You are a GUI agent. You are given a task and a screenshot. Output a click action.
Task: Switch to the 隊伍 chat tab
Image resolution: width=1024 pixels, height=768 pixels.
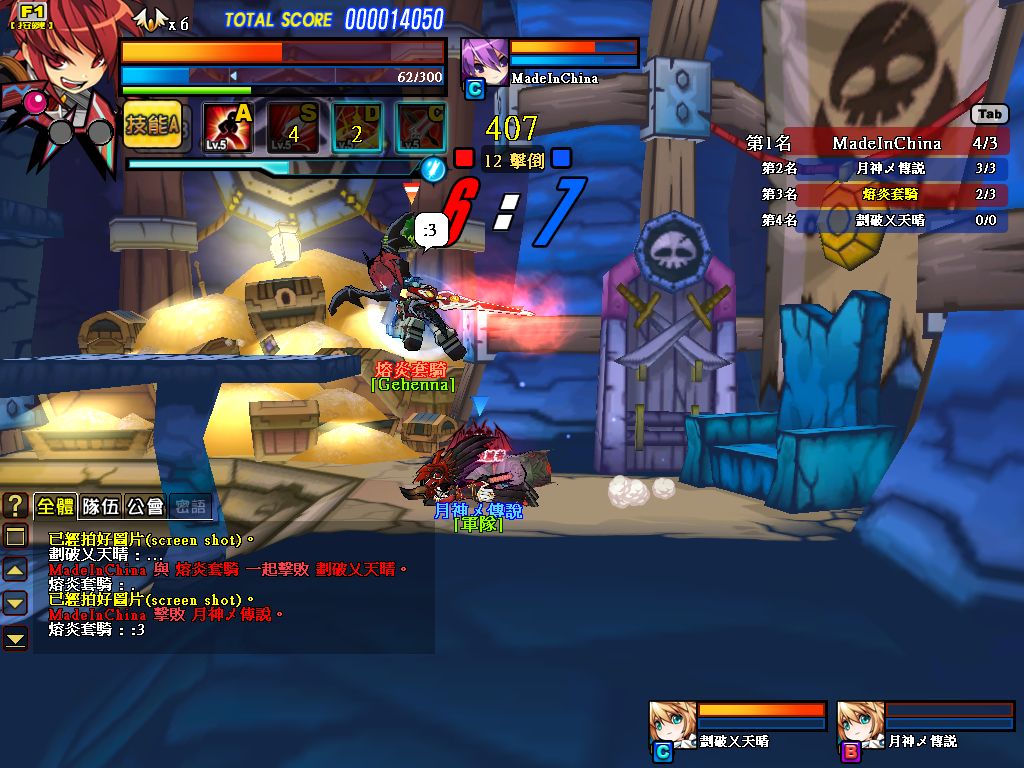click(x=101, y=506)
